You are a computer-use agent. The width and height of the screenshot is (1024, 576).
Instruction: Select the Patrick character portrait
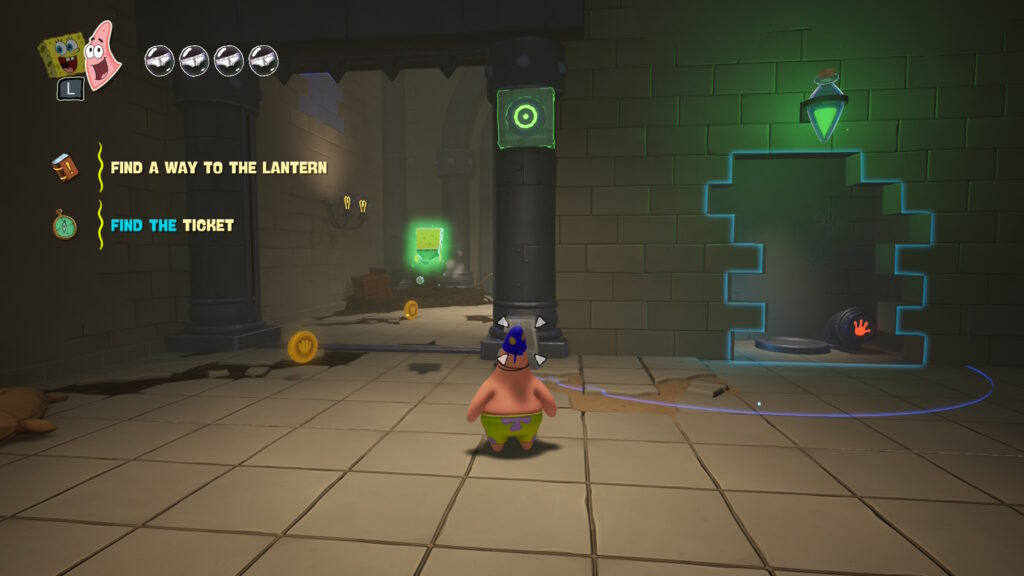pos(100,53)
